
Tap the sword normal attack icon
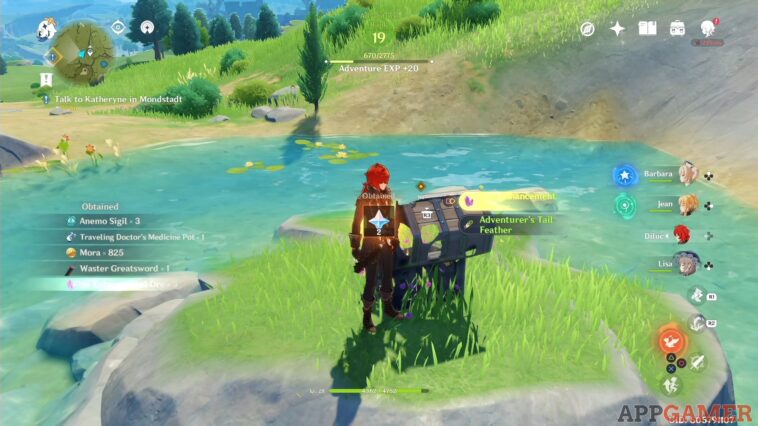click(x=697, y=364)
